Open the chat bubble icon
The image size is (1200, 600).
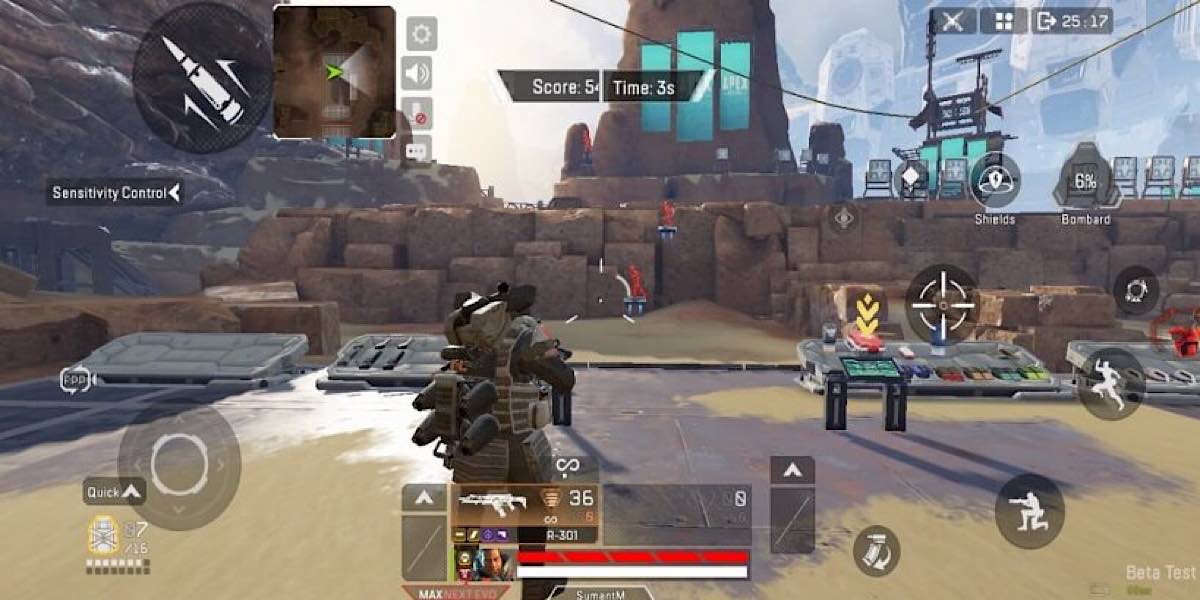coord(419,150)
